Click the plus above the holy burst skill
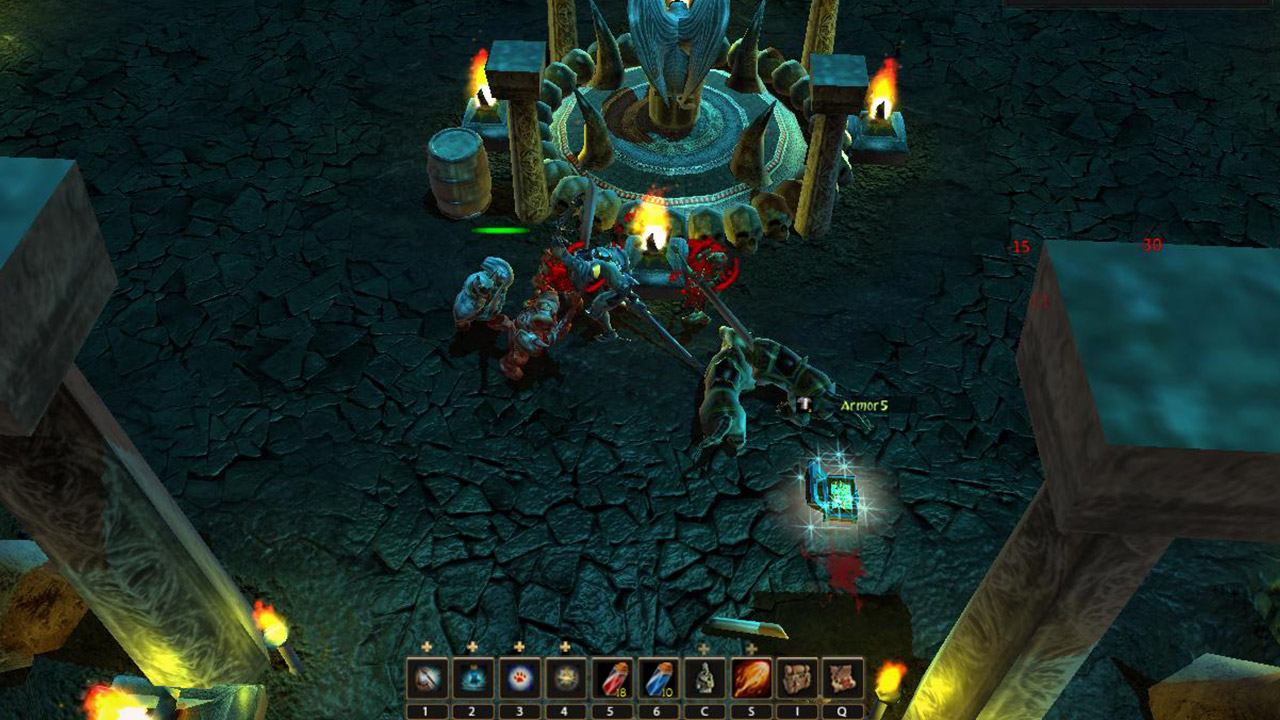This screenshot has width=1280, height=720. click(564, 646)
